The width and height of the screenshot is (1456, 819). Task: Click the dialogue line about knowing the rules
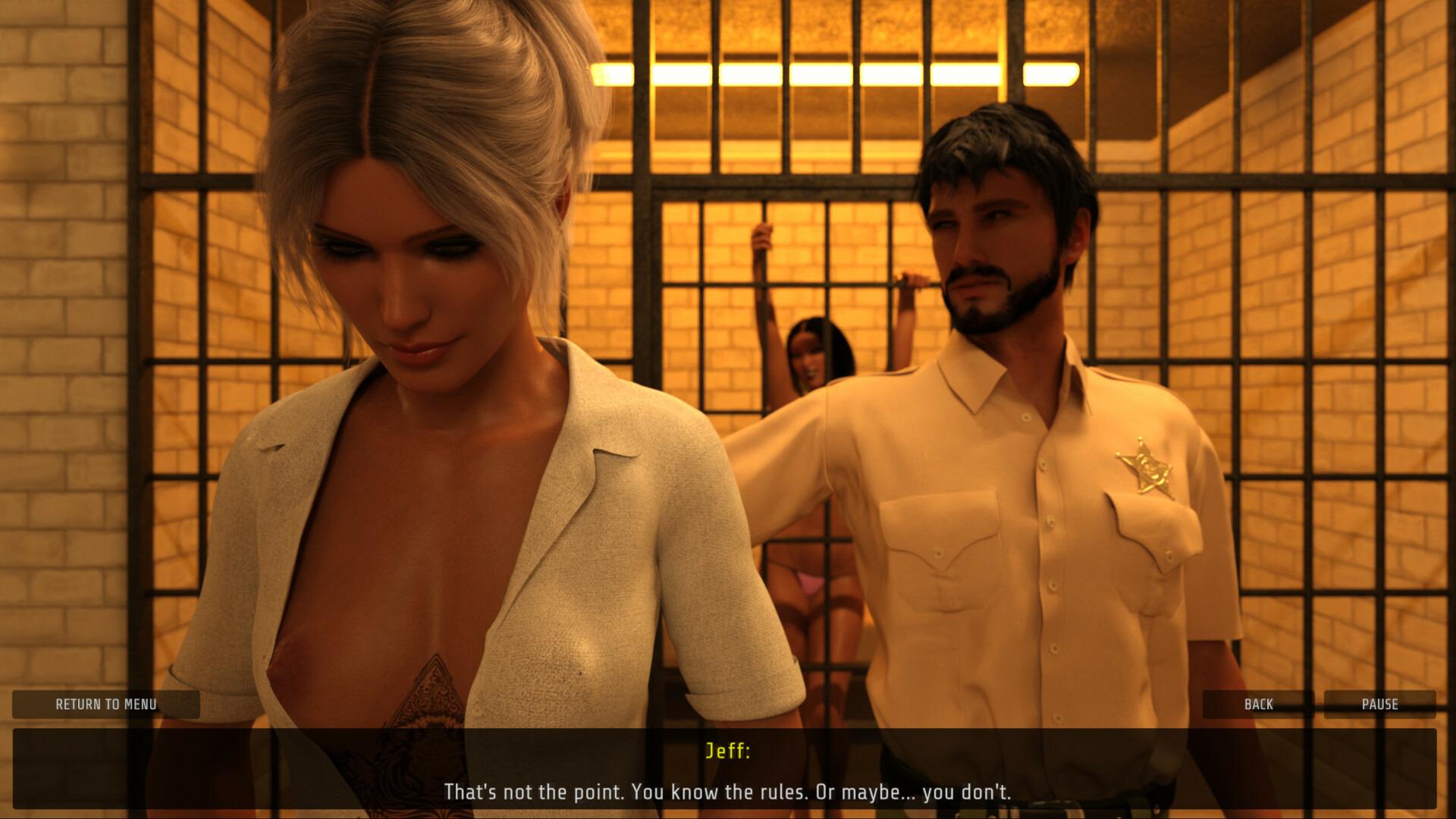726,793
